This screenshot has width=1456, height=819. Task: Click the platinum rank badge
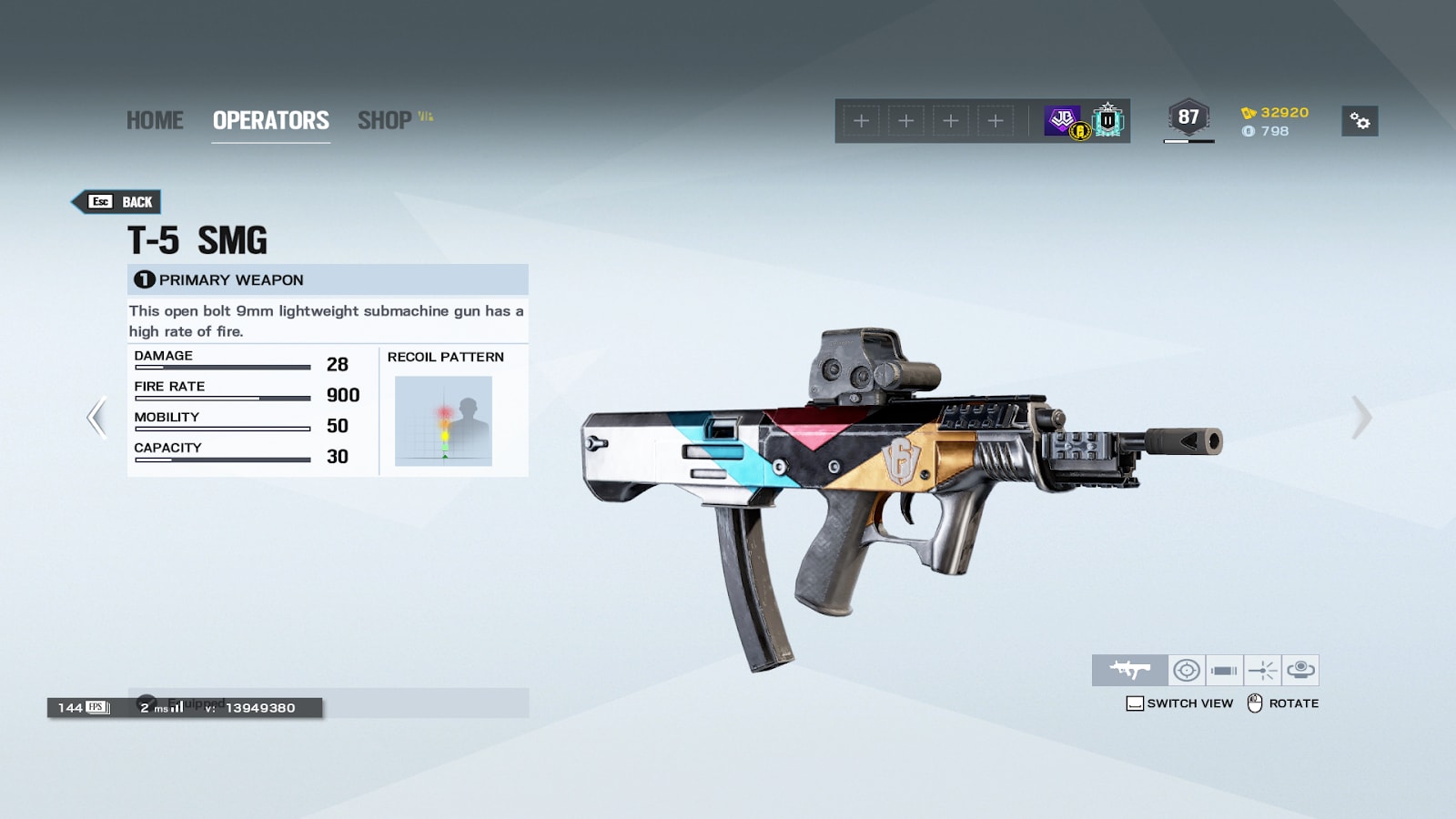pos(1107,120)
